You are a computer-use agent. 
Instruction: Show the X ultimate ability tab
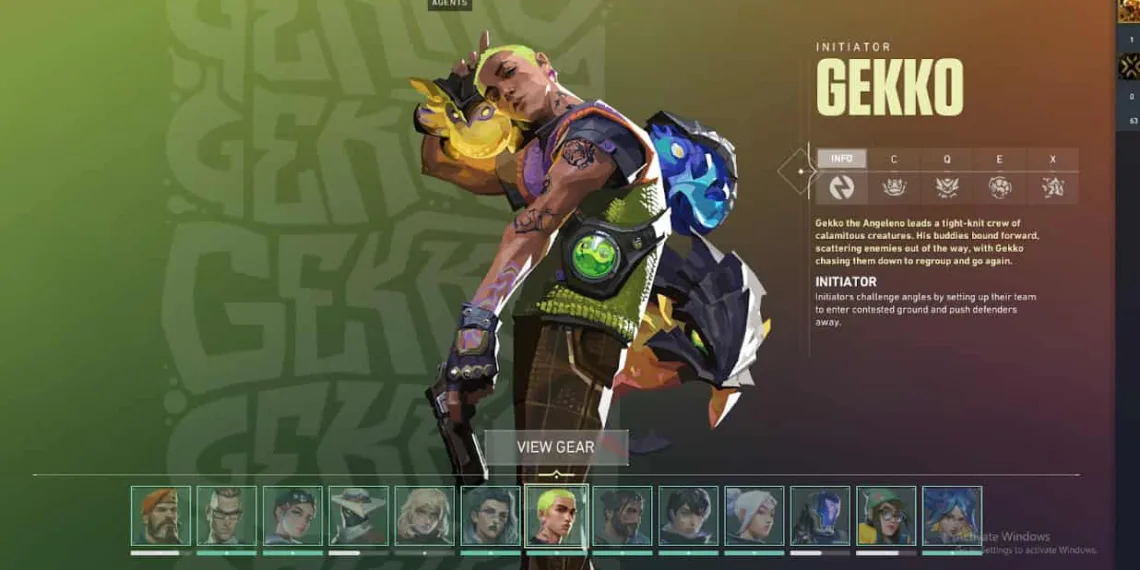tap(1052, 159)
